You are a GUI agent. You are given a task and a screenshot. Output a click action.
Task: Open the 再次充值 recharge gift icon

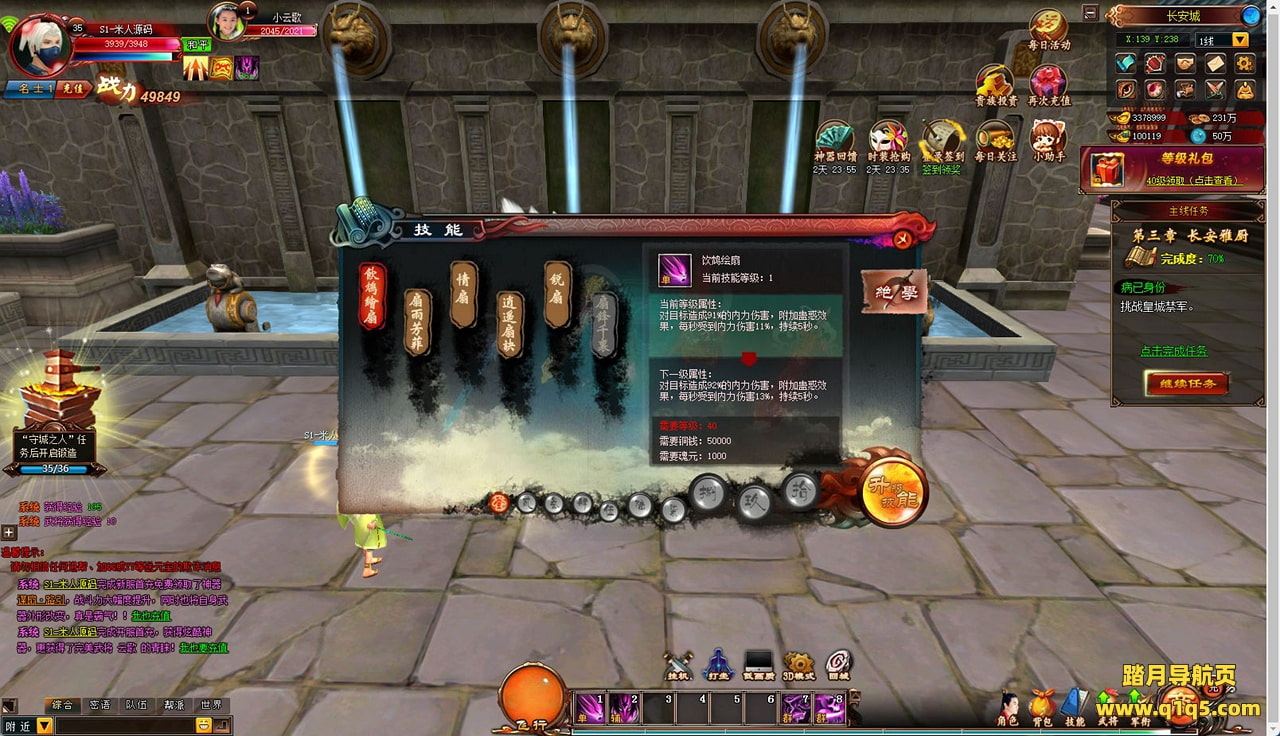point(1048,85)
